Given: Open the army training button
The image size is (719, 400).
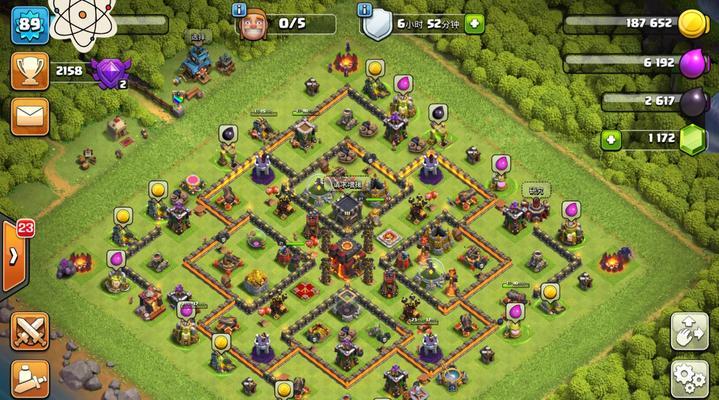Looking at the screenshot, I should [30, 380].
